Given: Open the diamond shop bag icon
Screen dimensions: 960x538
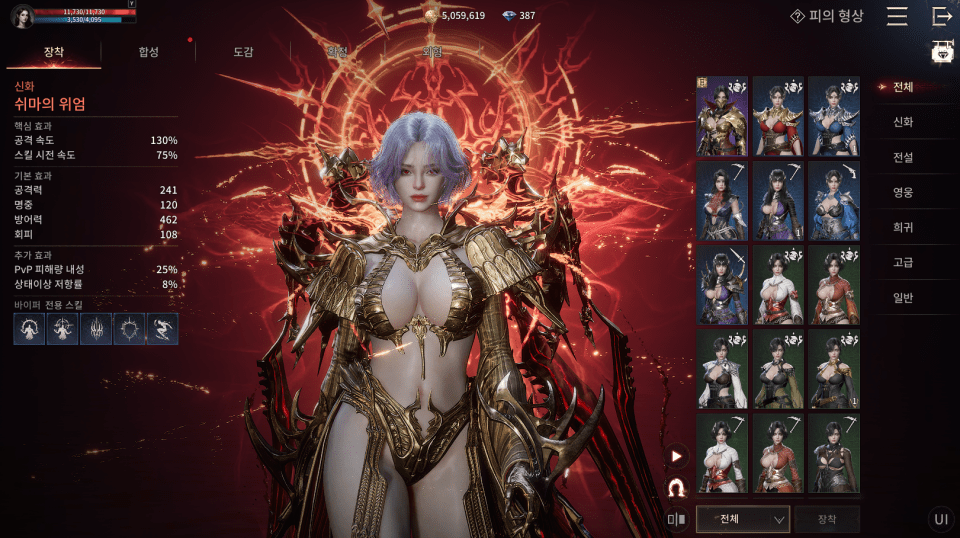Looking at the screenshot, I should [941, 53].
